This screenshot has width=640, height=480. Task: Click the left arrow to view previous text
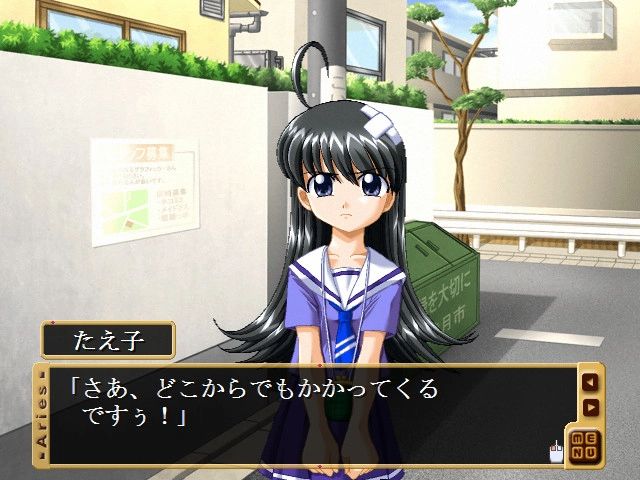pyautogui.click(x=590, y=381)
